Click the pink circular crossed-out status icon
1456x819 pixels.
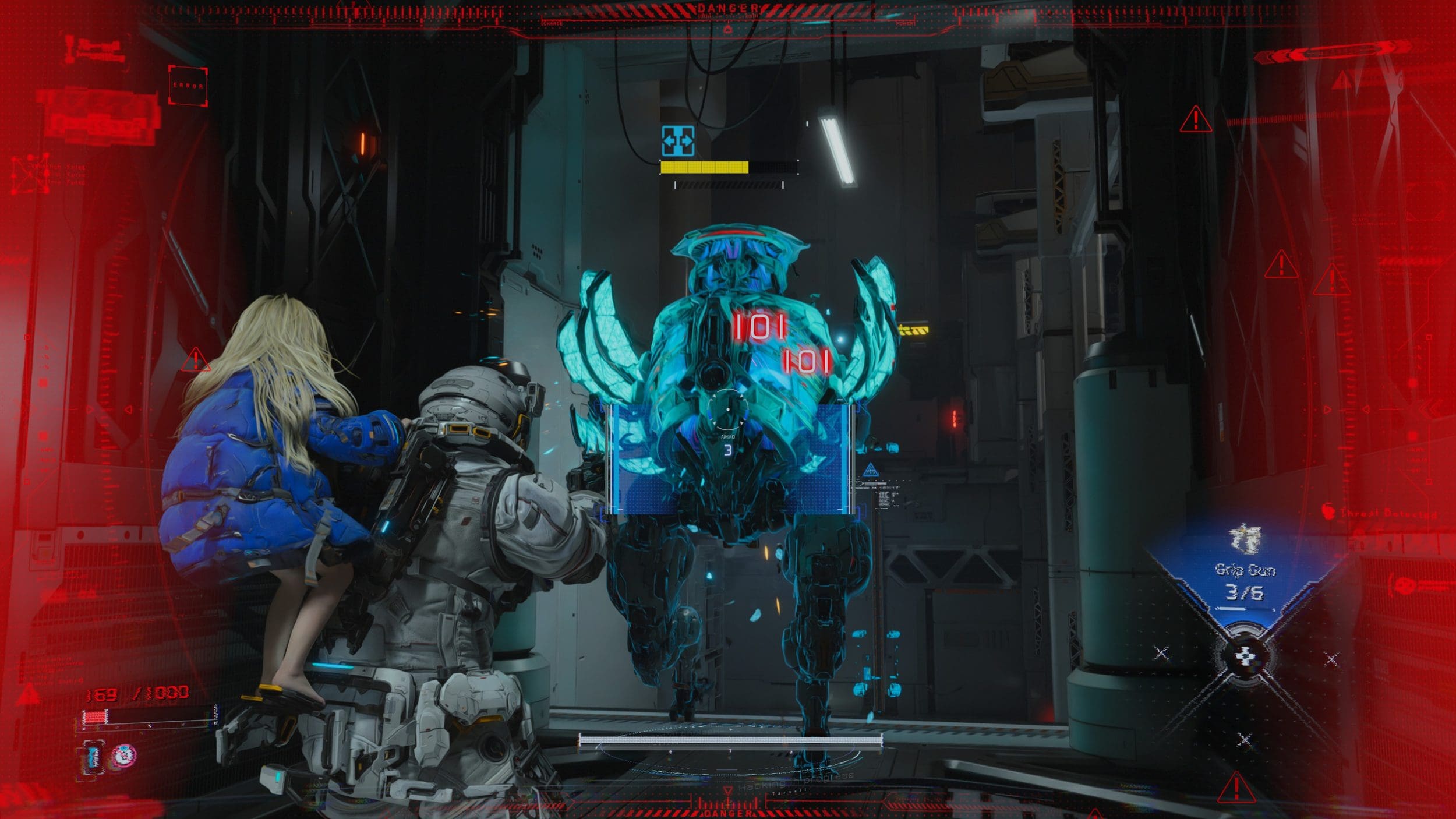[123, 755]
